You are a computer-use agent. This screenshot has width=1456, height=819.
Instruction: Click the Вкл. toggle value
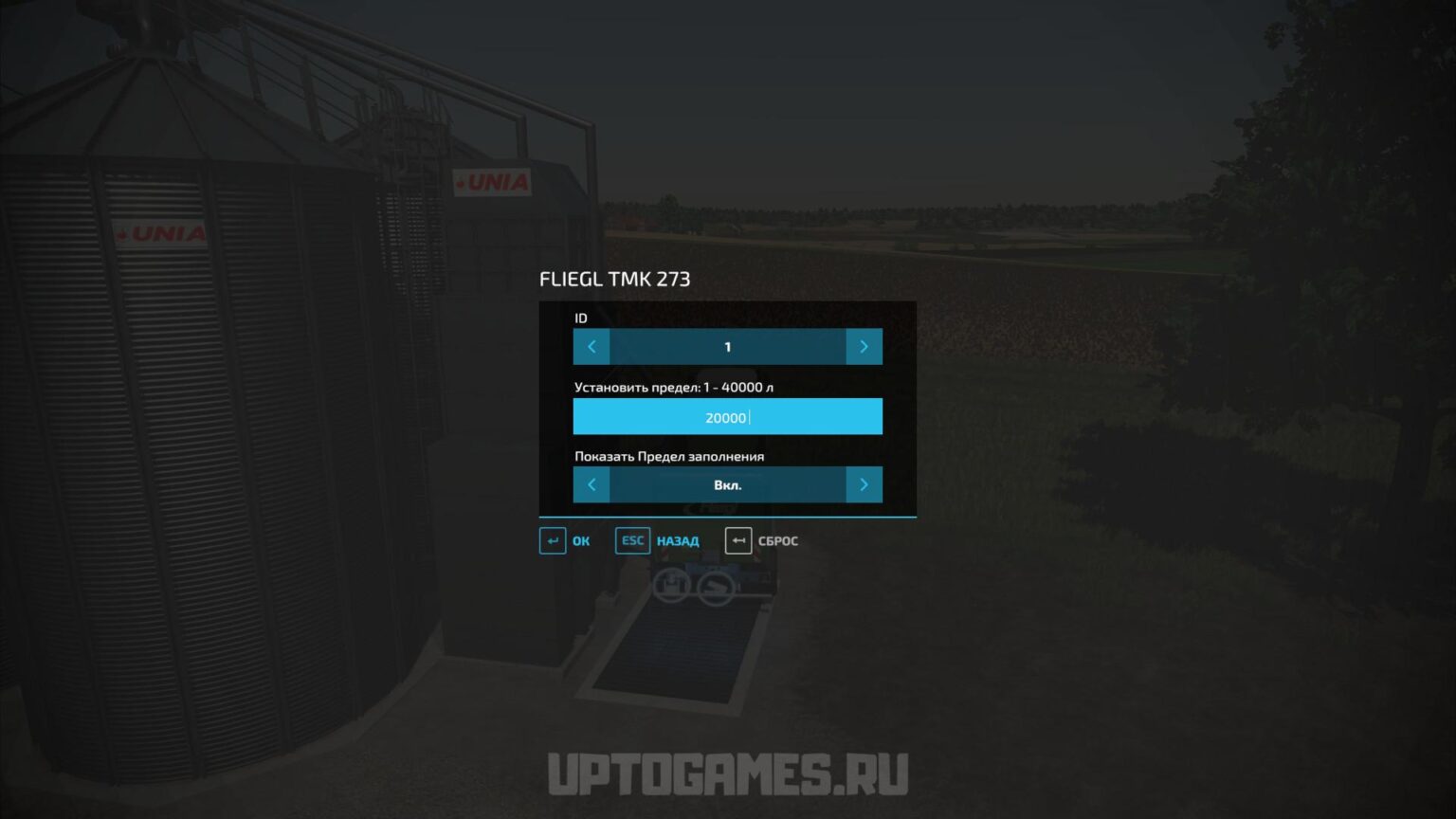[727, 484]
